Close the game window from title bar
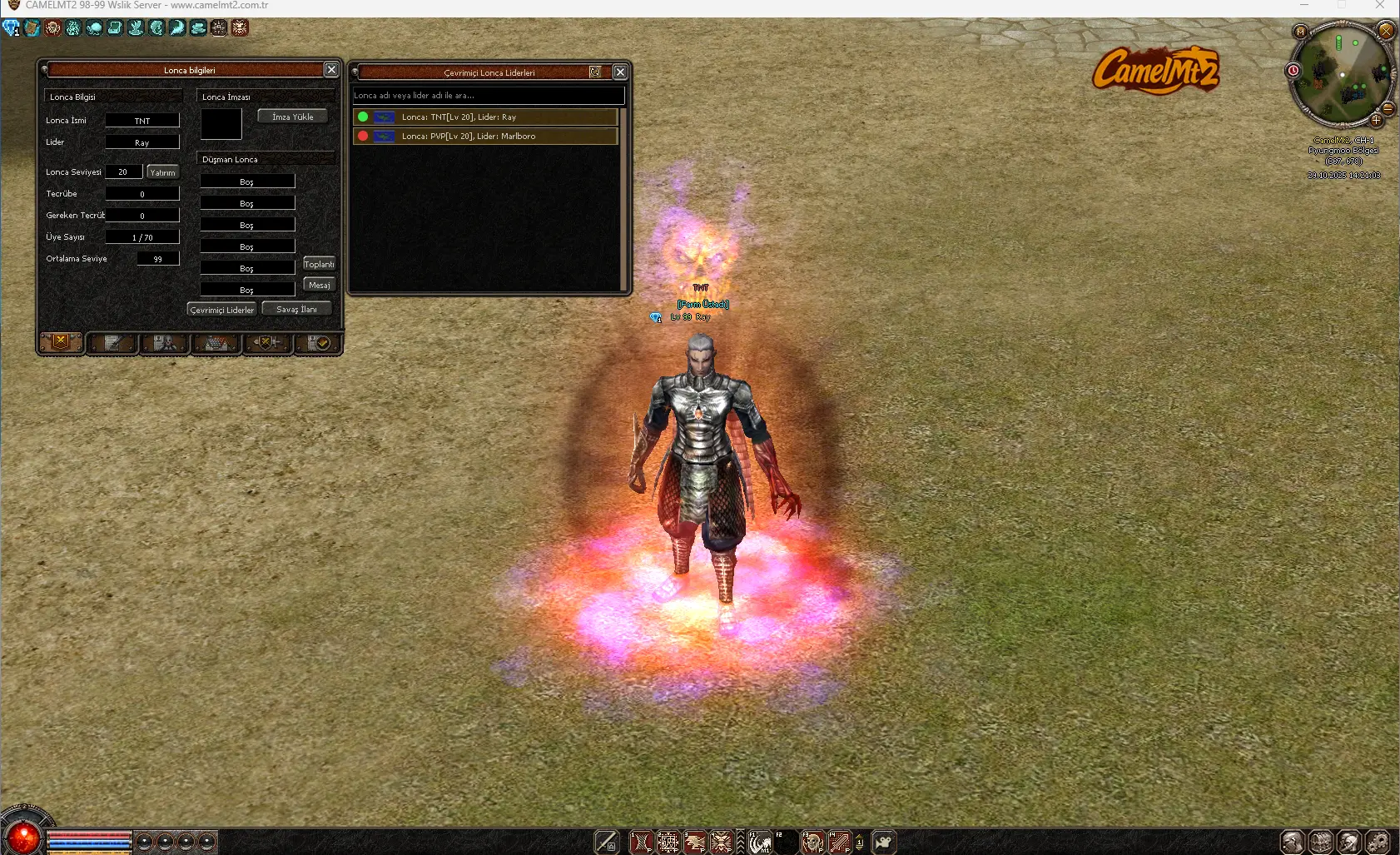The width and height of the screenshot is (1400, 855). (x=1380, y=6)
